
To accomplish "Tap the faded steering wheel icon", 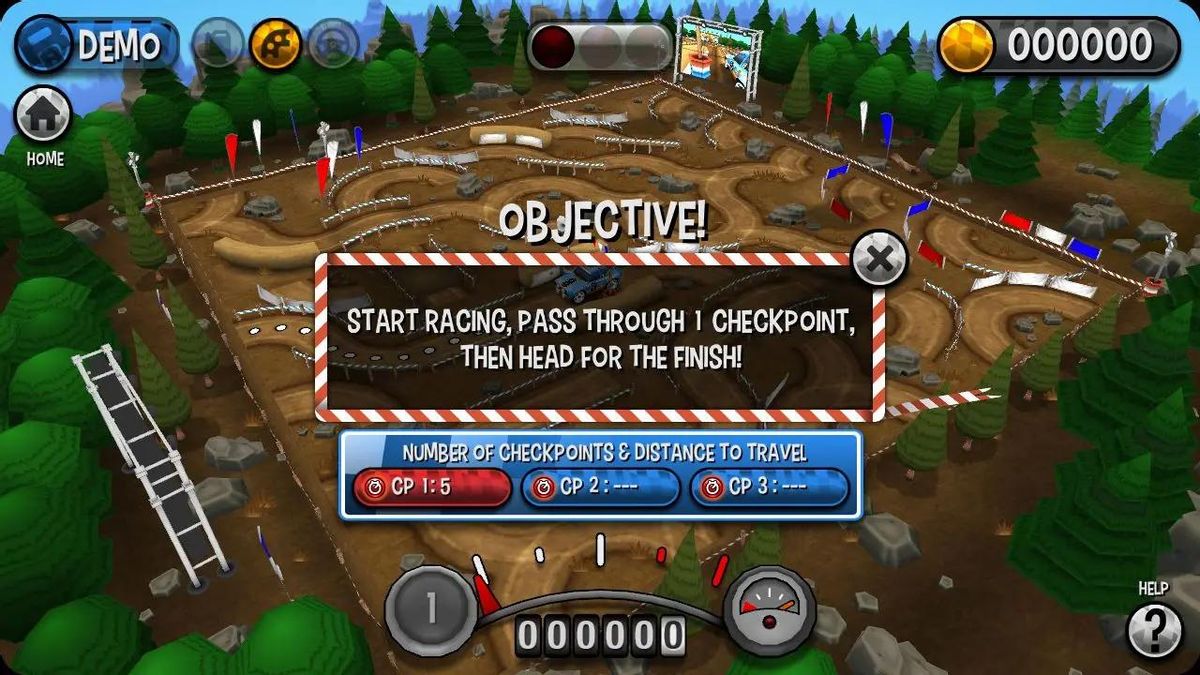I will pyautogui.click(x=333, y=45).
